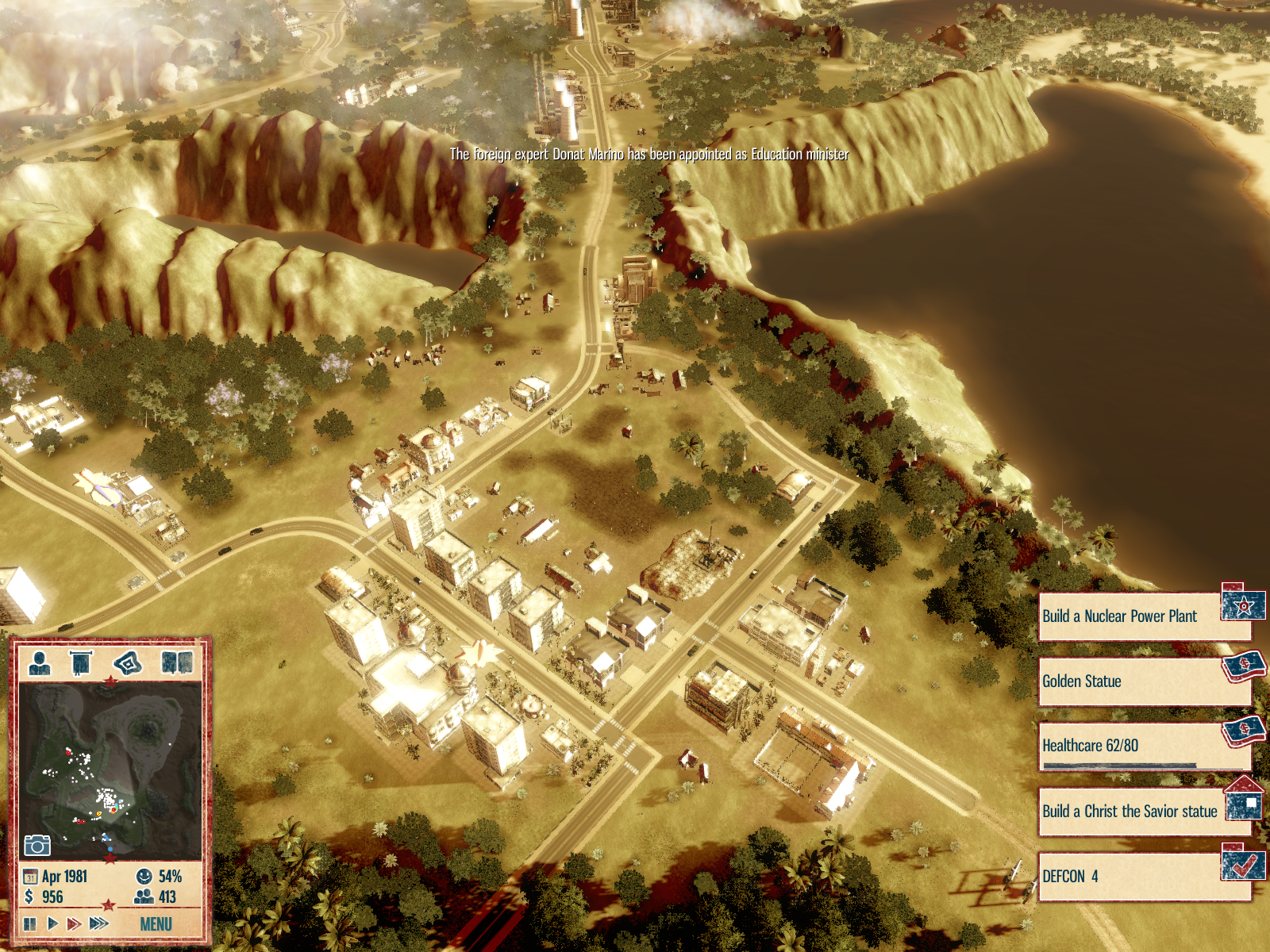Image resolution: width=1270 pixels, height=952 pixels.
Task: Set double fast-forward speed
Action: pyautogui.click(x=74, y=923)
